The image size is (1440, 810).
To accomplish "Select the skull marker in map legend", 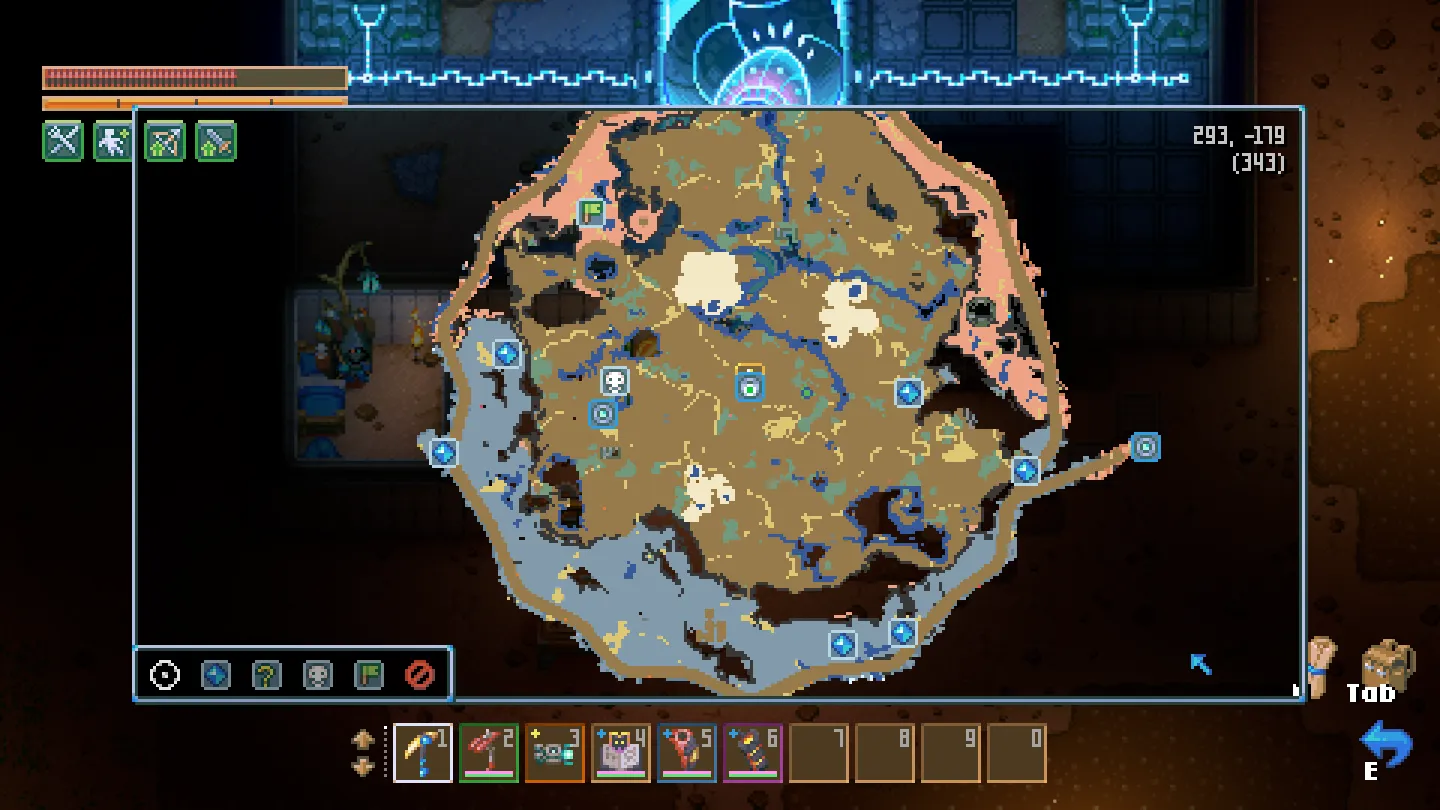I will (318, 675).
